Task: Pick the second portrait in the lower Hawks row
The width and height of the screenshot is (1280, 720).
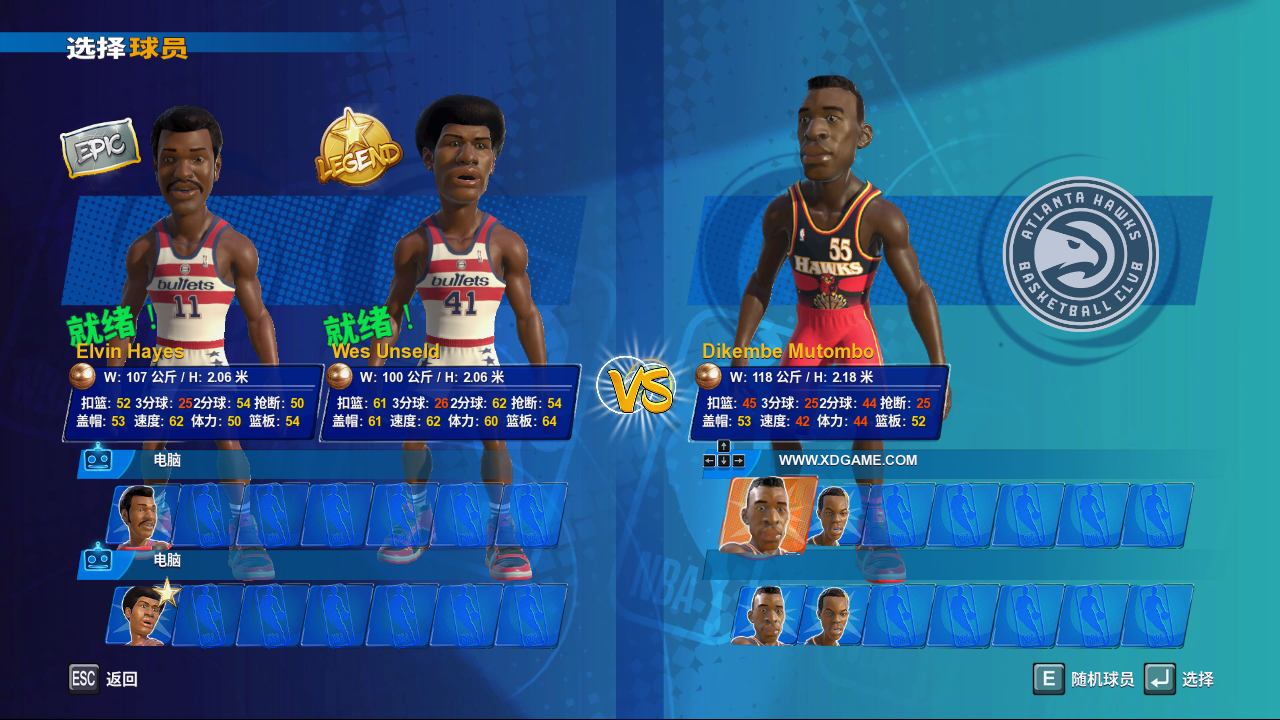Action: click(x=832, y=614)
